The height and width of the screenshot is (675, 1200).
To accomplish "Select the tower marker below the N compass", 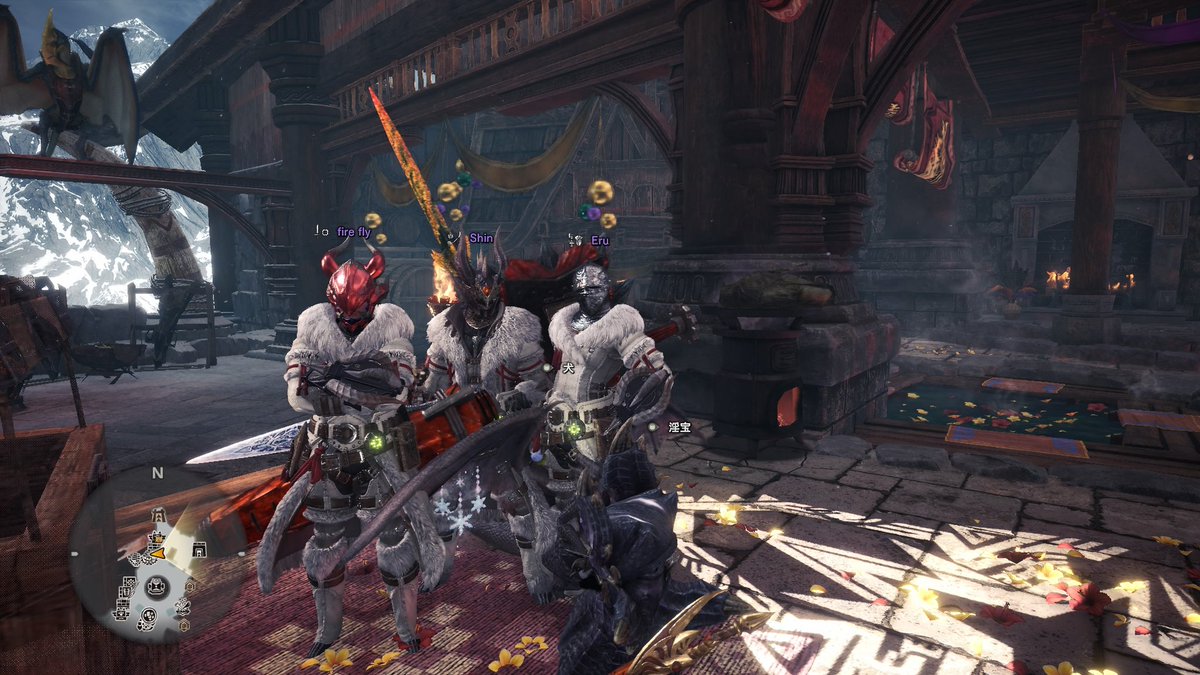I will 157,514.
